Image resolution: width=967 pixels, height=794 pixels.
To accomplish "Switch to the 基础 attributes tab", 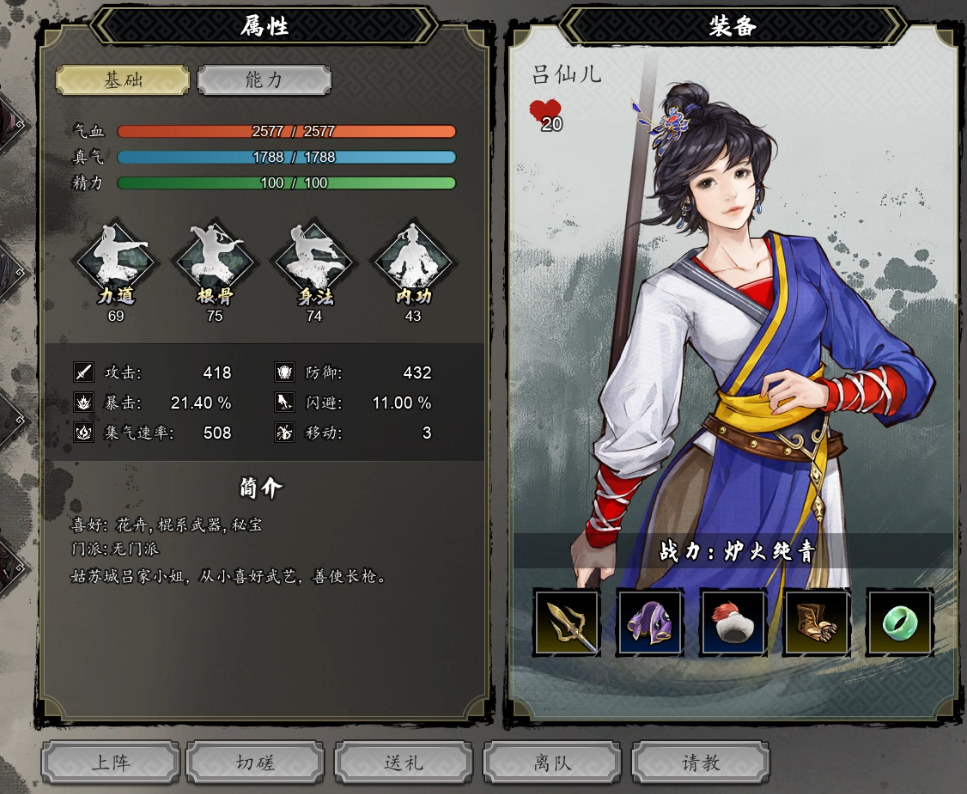I will pyautogui.click(x=122, y=80).
